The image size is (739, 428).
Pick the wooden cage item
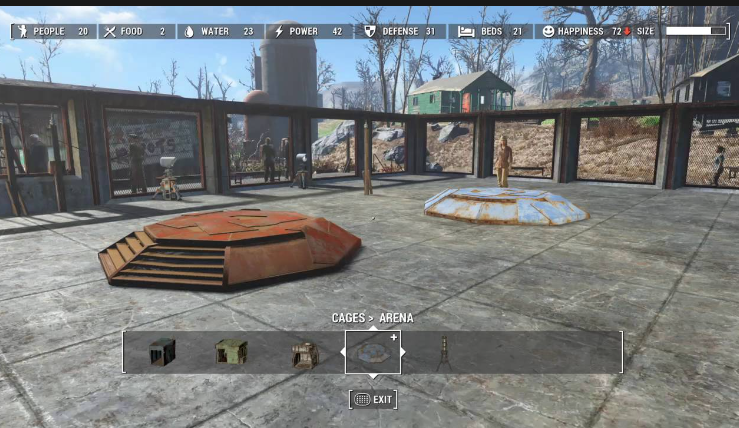(x=304, y=353)
